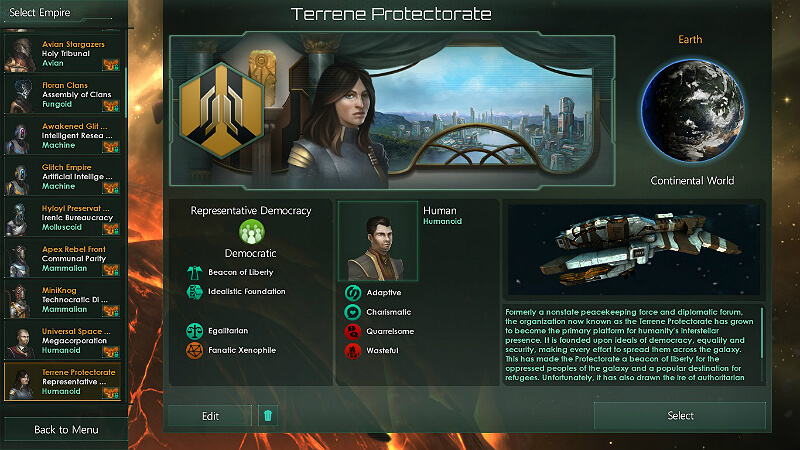This screenshot has height=450, width=800.
Task: Select the Glitch Empire row
Action: (63, 177)
